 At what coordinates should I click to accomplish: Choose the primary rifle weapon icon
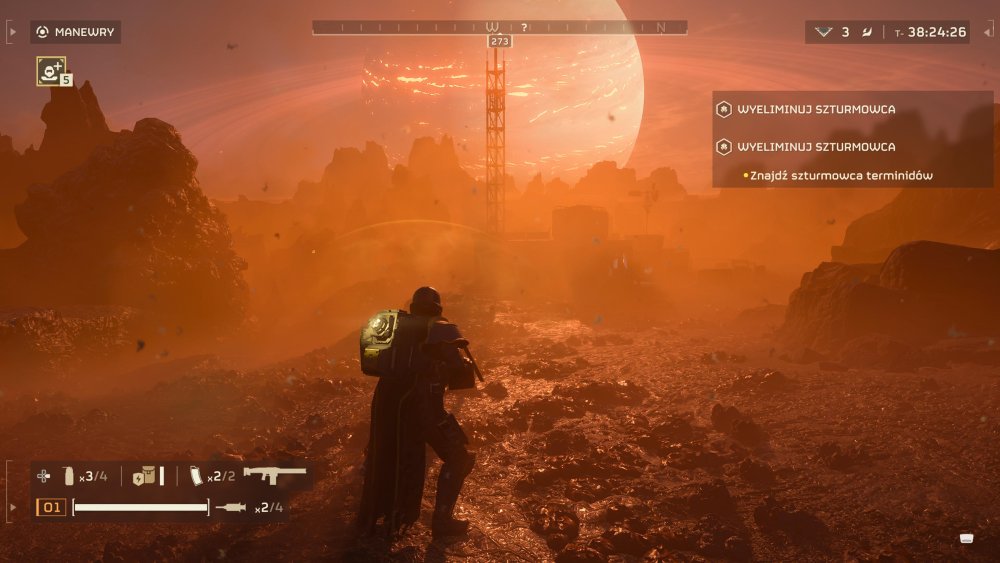(x=274, y=475)
